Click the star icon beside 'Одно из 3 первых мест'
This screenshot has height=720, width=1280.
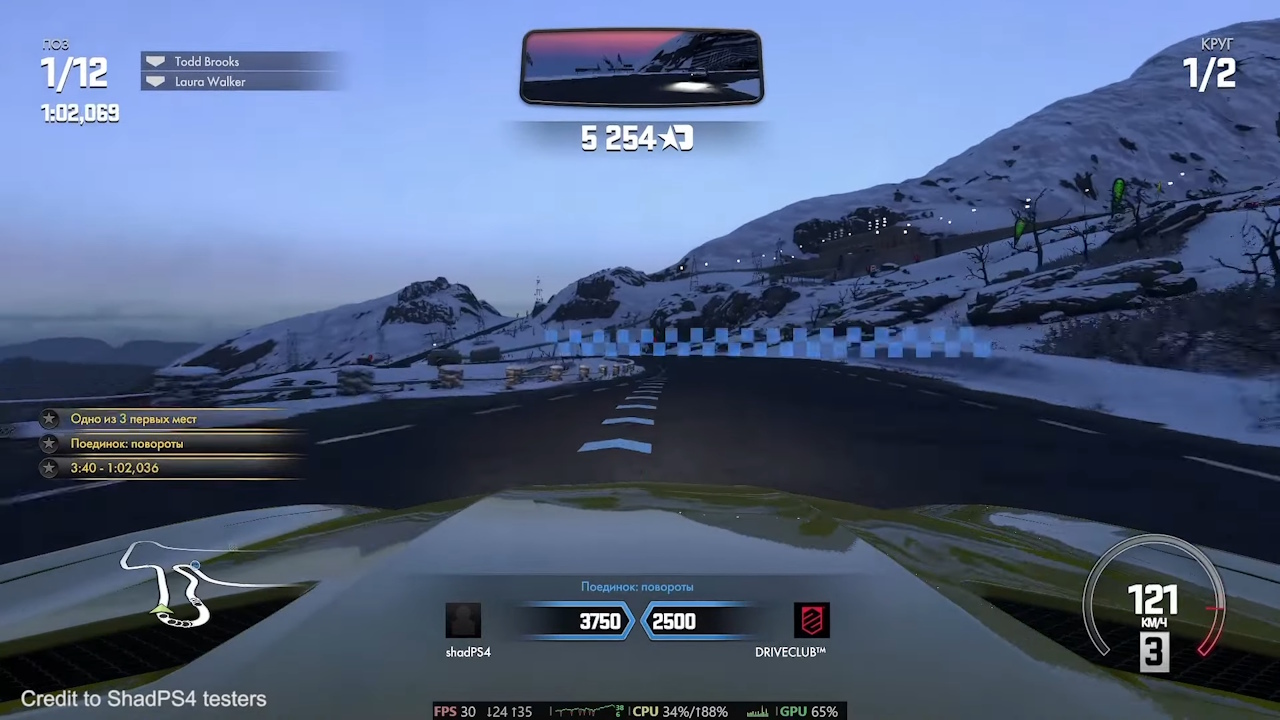coord(49,419)
